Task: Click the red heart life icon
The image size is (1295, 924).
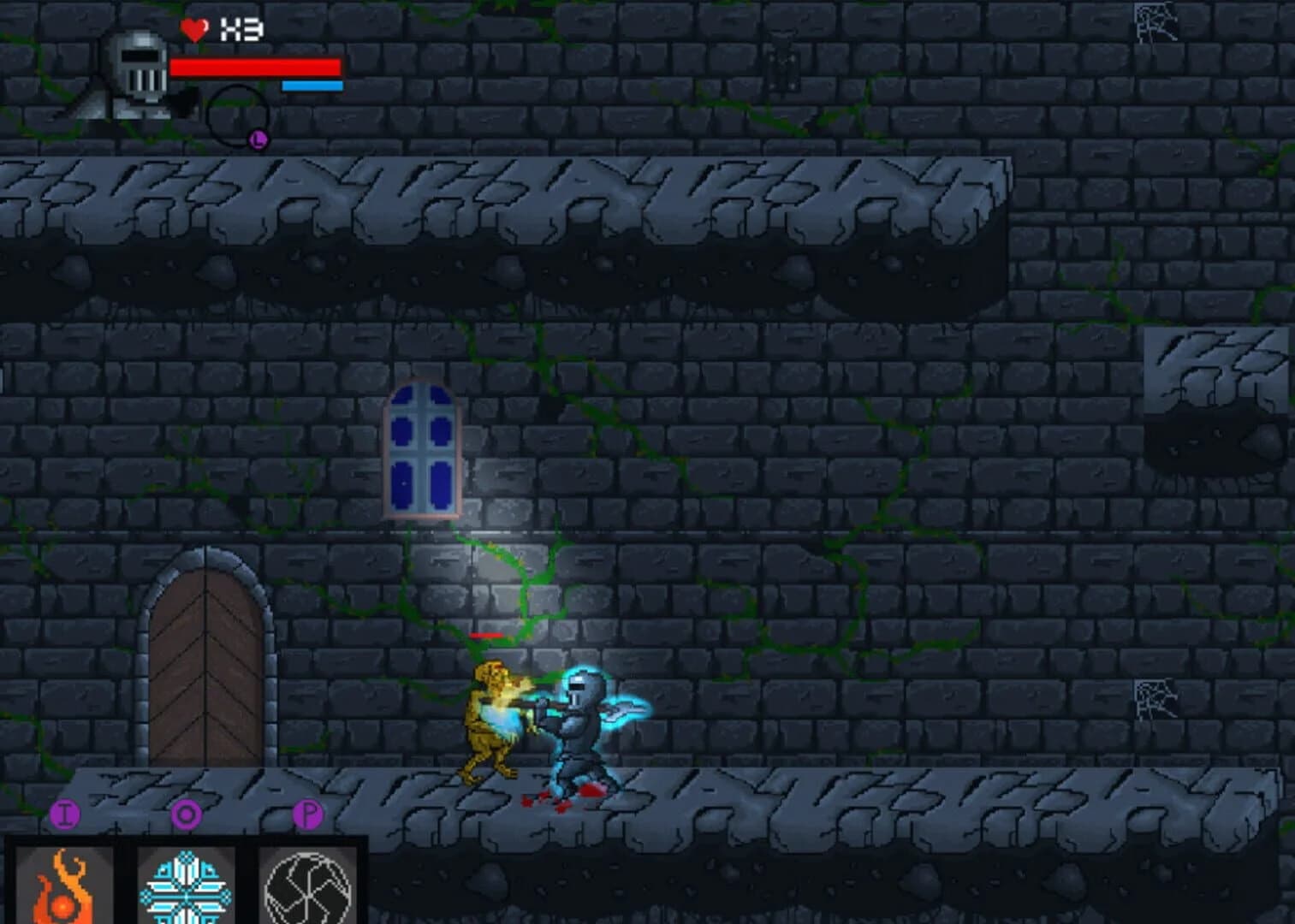Action: (193, 30)
